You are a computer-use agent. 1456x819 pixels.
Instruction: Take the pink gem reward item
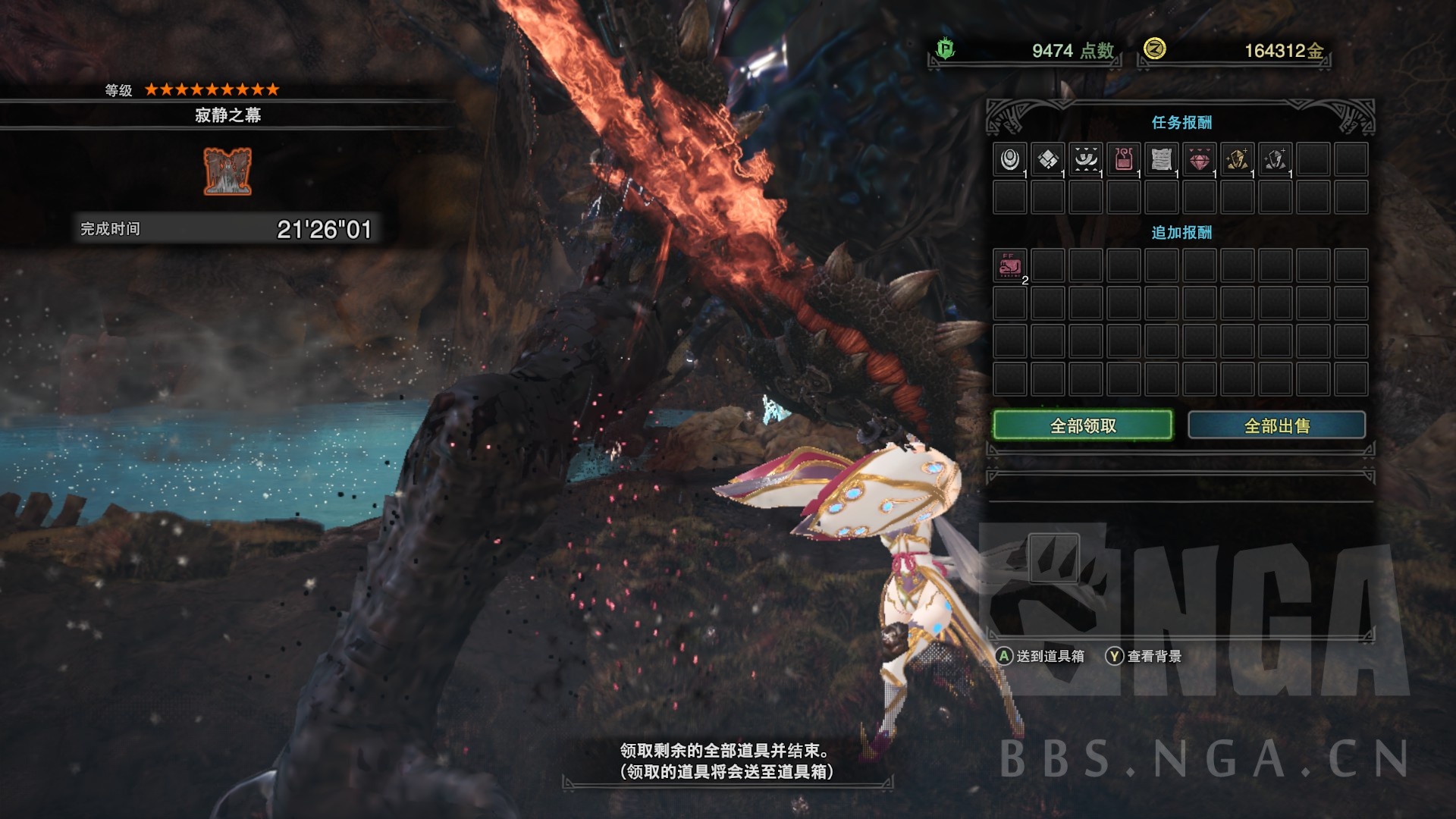point(1200,159)
